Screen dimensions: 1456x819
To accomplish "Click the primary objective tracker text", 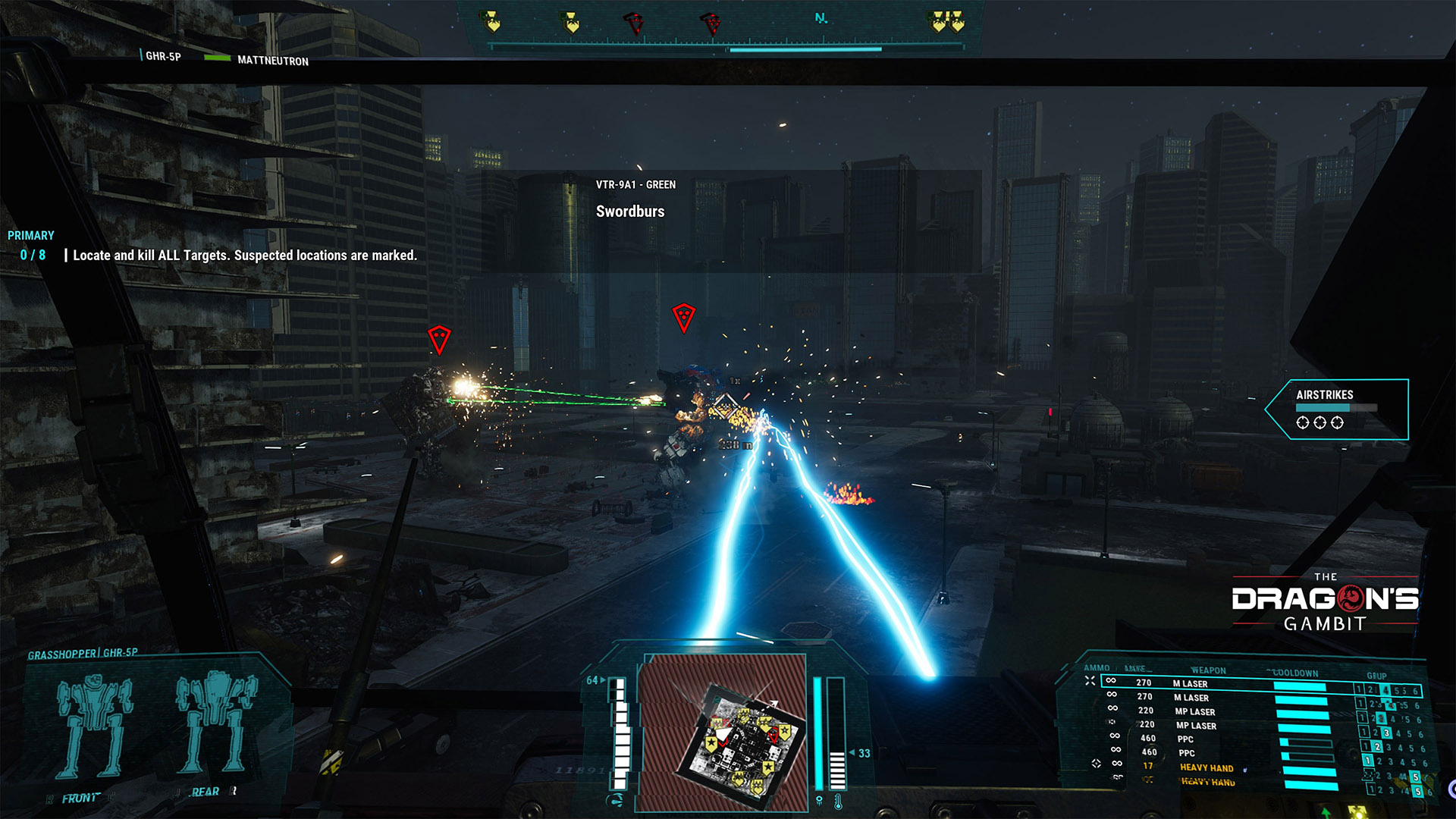I will (244, 256).
